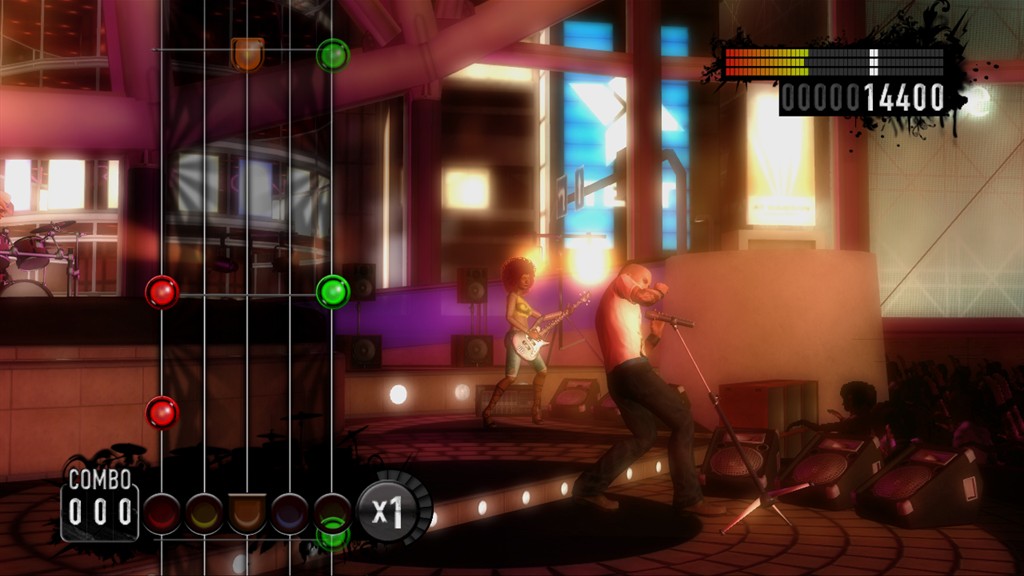
Task: Hit the yellow fret target button
Action: click(204, 513)
